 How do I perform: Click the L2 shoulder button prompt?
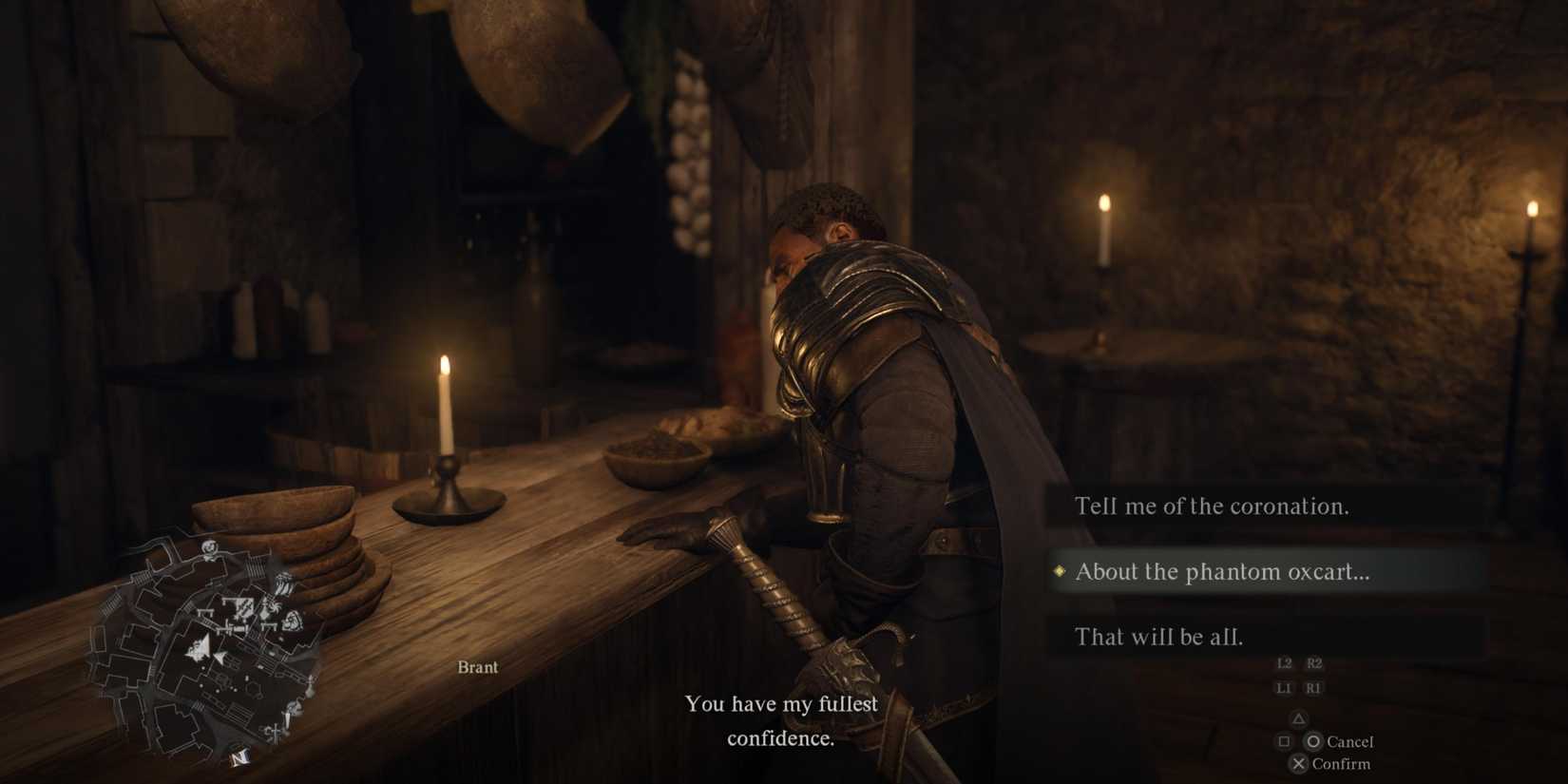[x=1285, y=663]
